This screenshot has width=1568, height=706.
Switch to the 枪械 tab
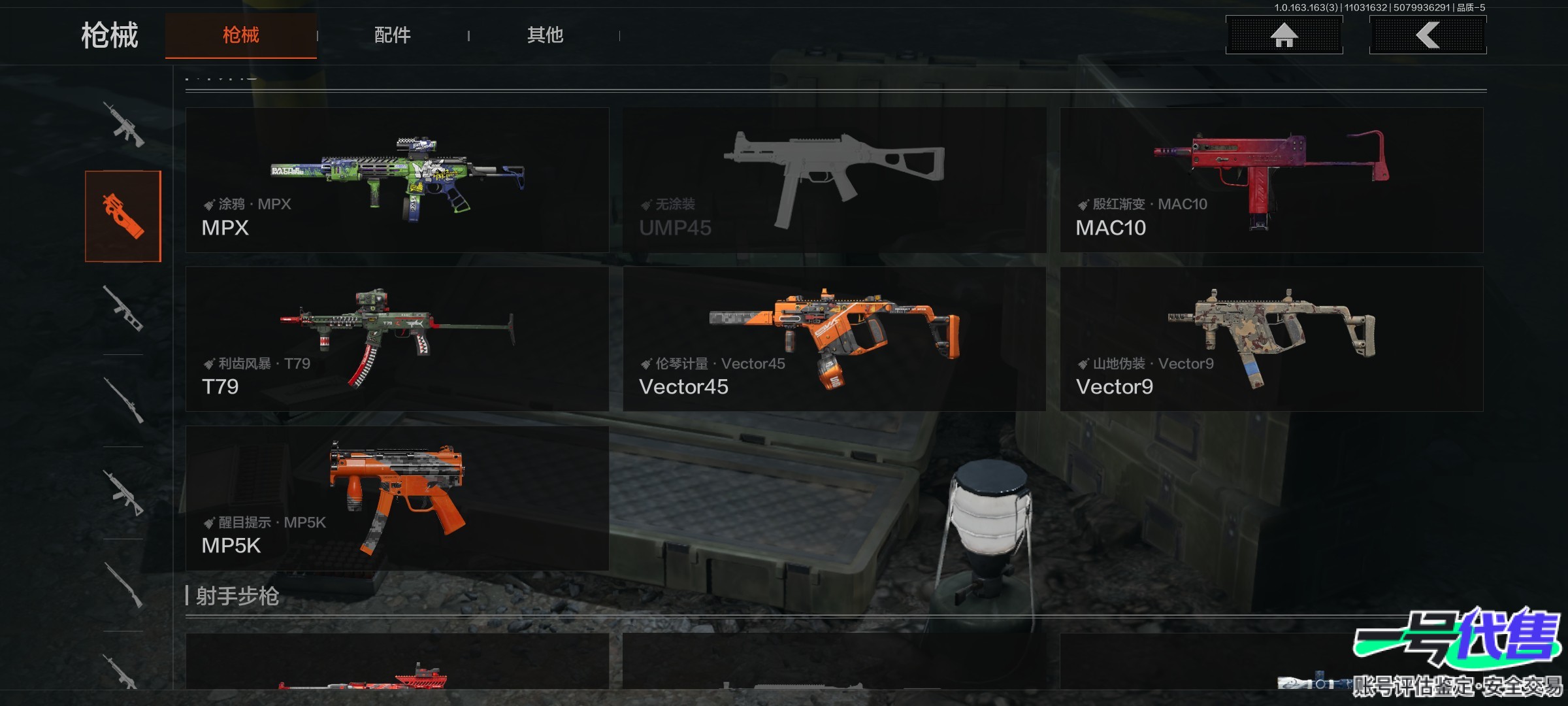point(240,35)
